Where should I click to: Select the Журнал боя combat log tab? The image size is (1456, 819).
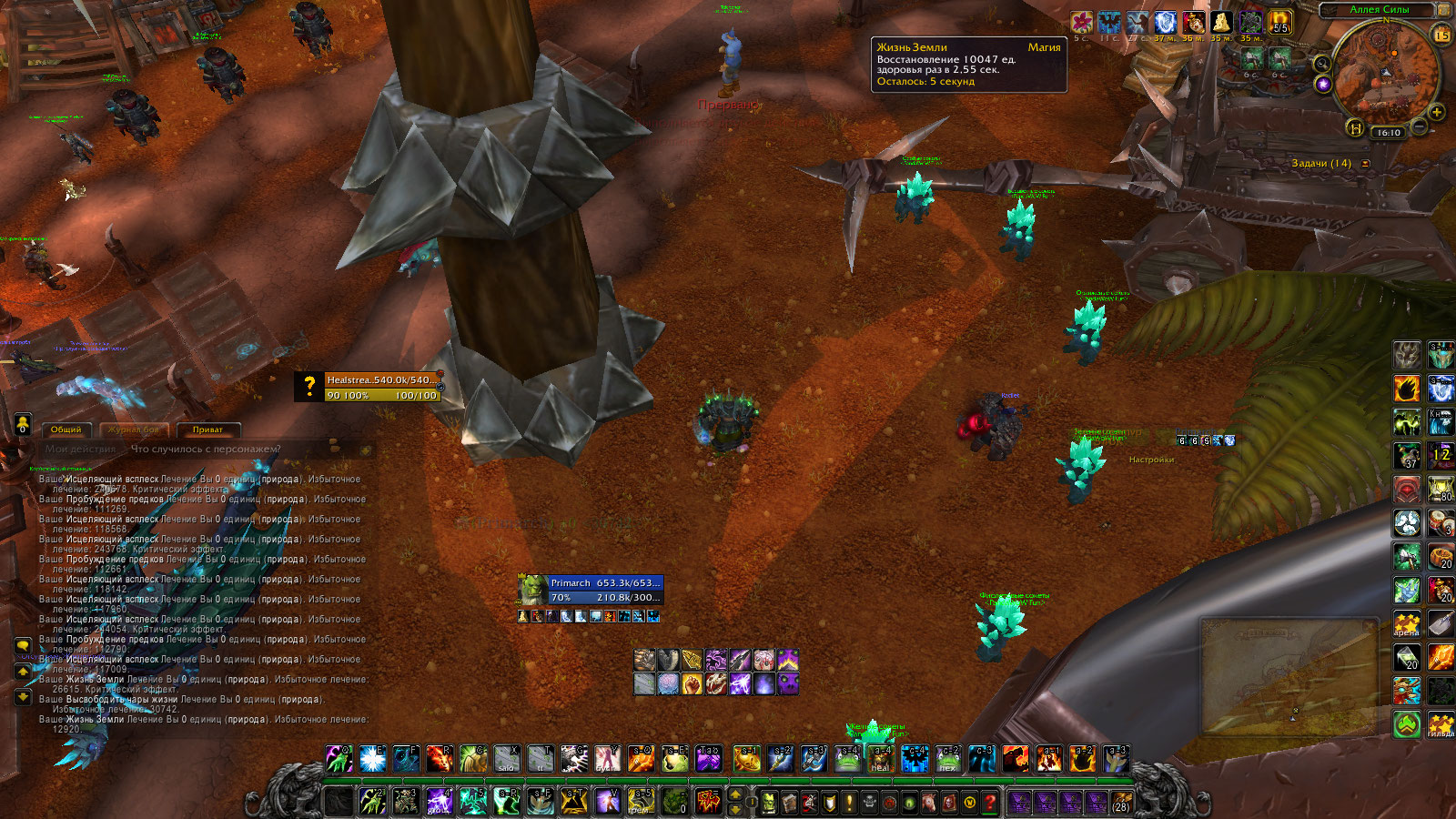point(133,430)
